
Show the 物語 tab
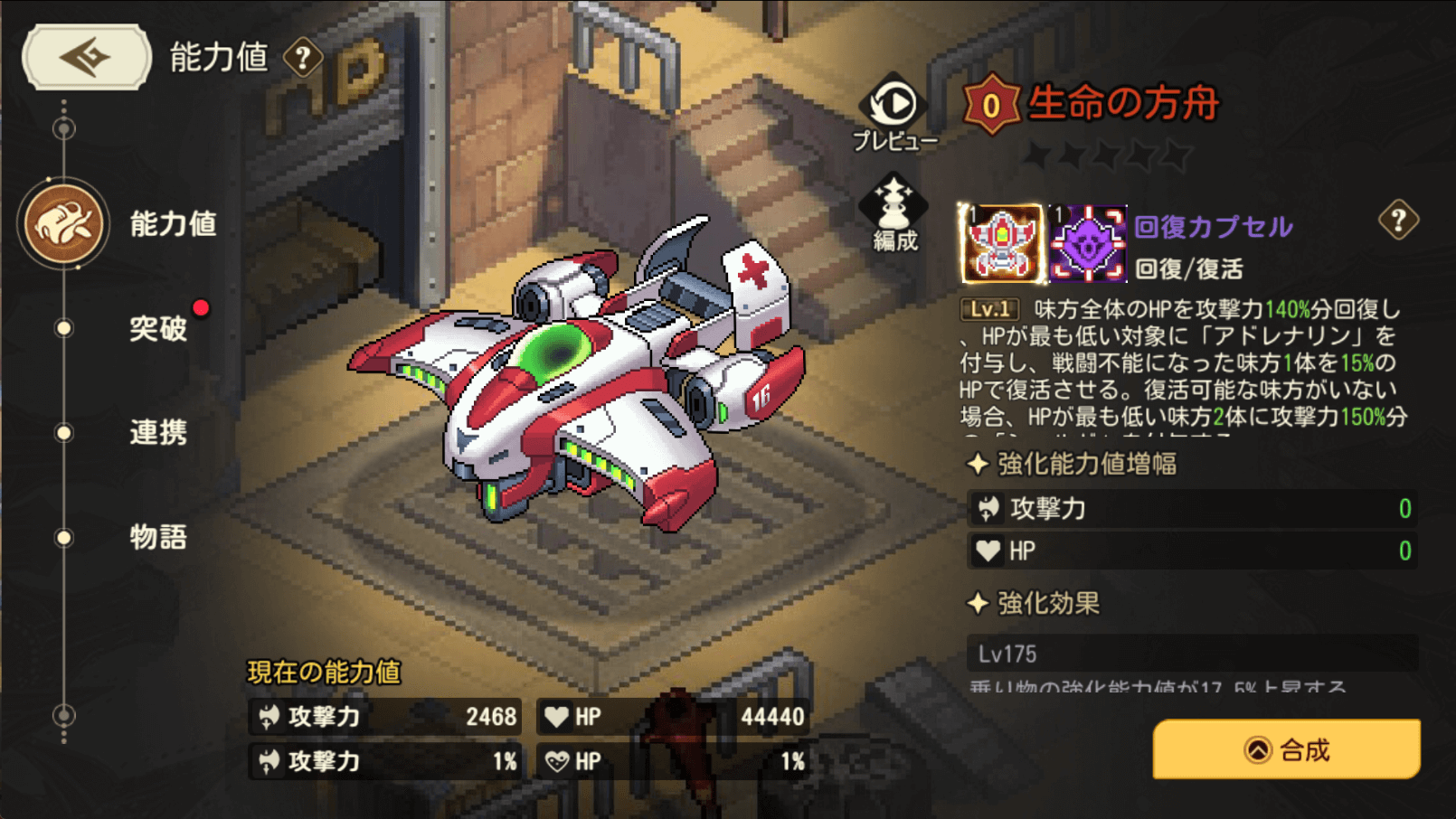(x=157, y=537)
